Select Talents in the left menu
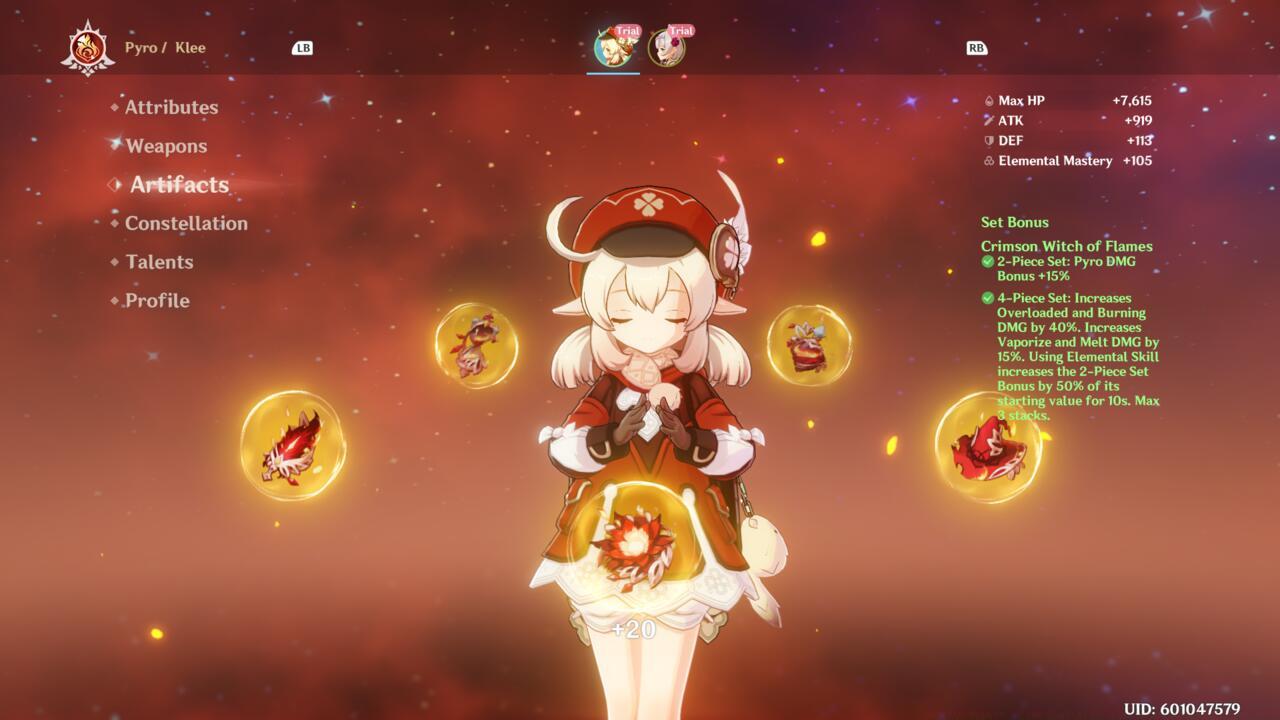 [x=158, y=262]
